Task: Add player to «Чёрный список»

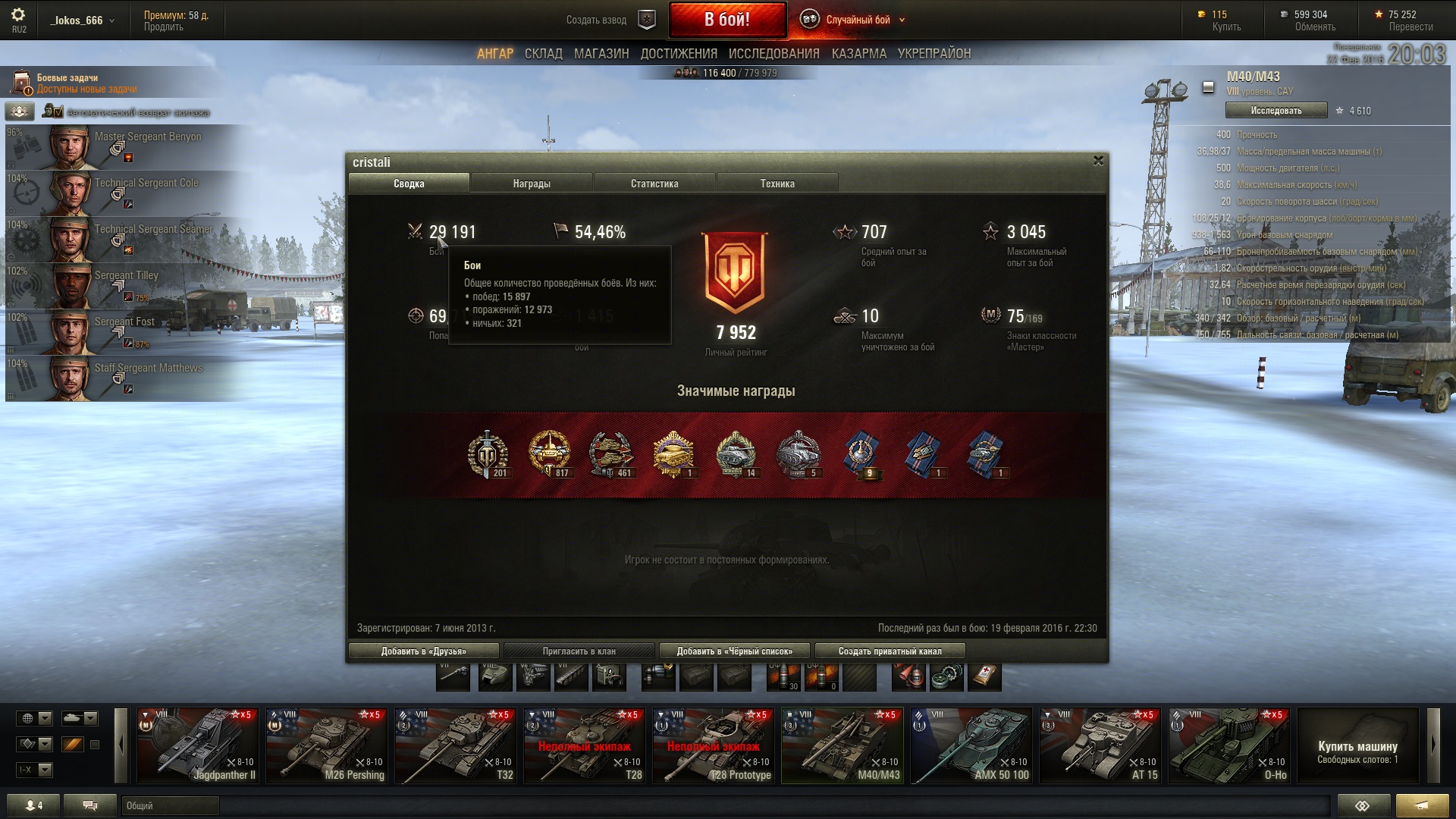Action: pyautogui.click(x=734, y=651)
